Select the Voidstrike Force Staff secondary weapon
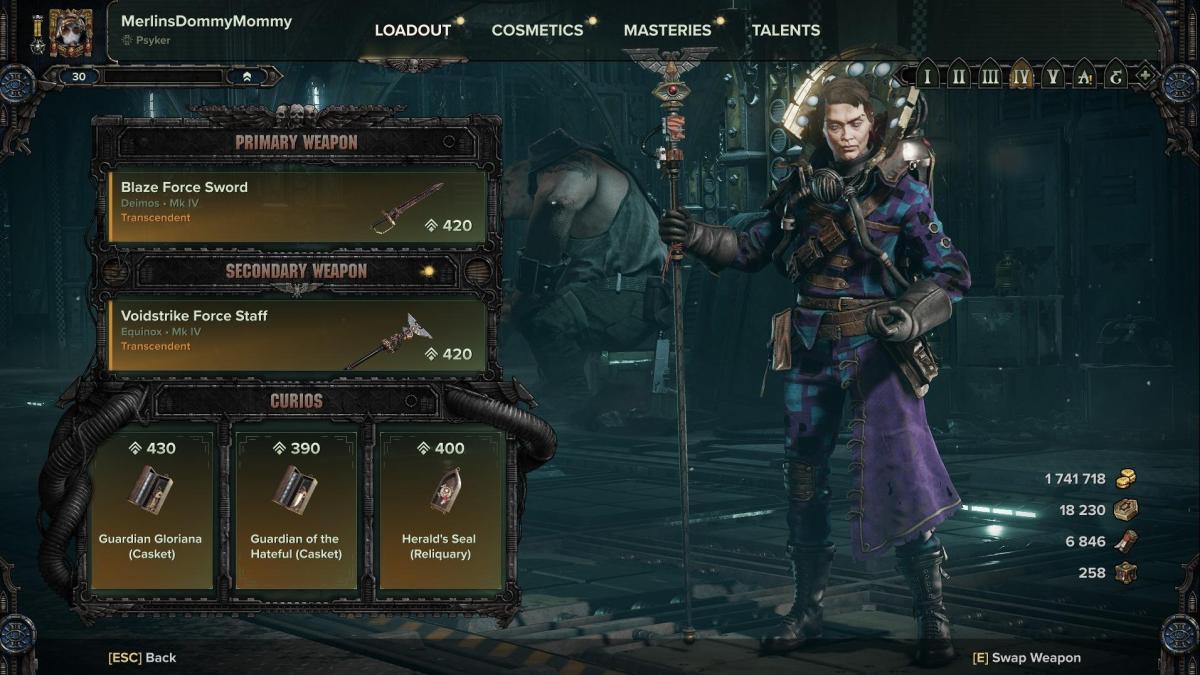1200x675 pixels. 297,336
